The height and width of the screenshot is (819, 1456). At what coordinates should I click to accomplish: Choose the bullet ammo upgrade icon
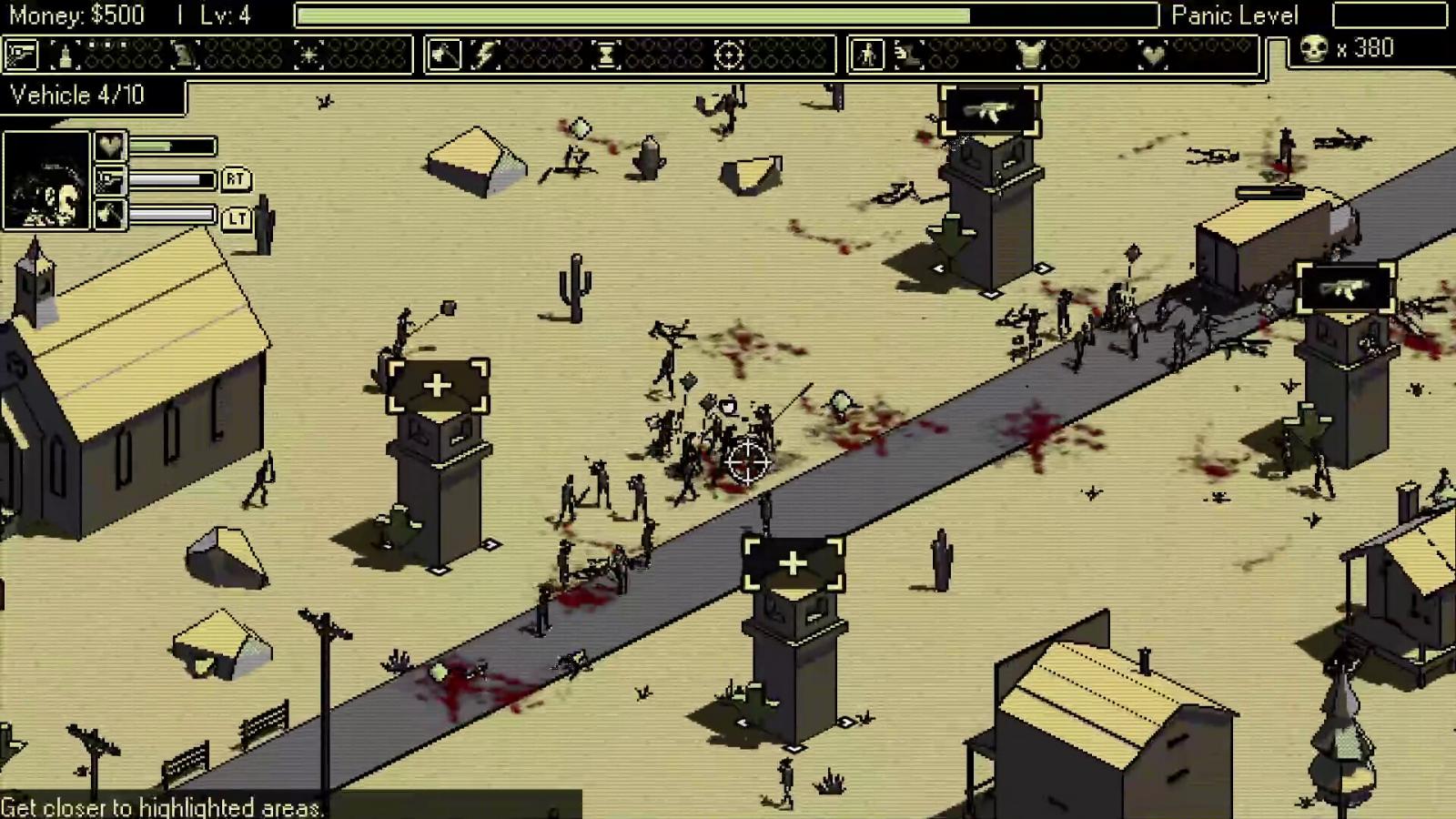coord(65,55)
